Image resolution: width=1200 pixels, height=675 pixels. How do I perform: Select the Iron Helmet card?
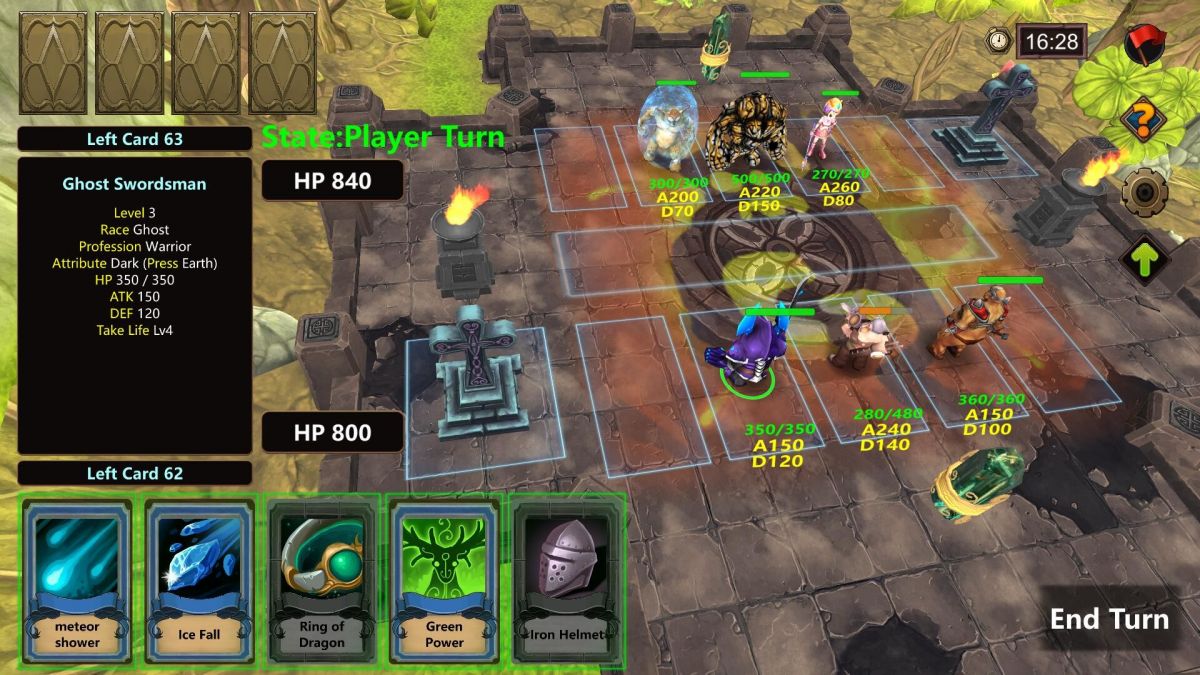click(x=567, y=579)
